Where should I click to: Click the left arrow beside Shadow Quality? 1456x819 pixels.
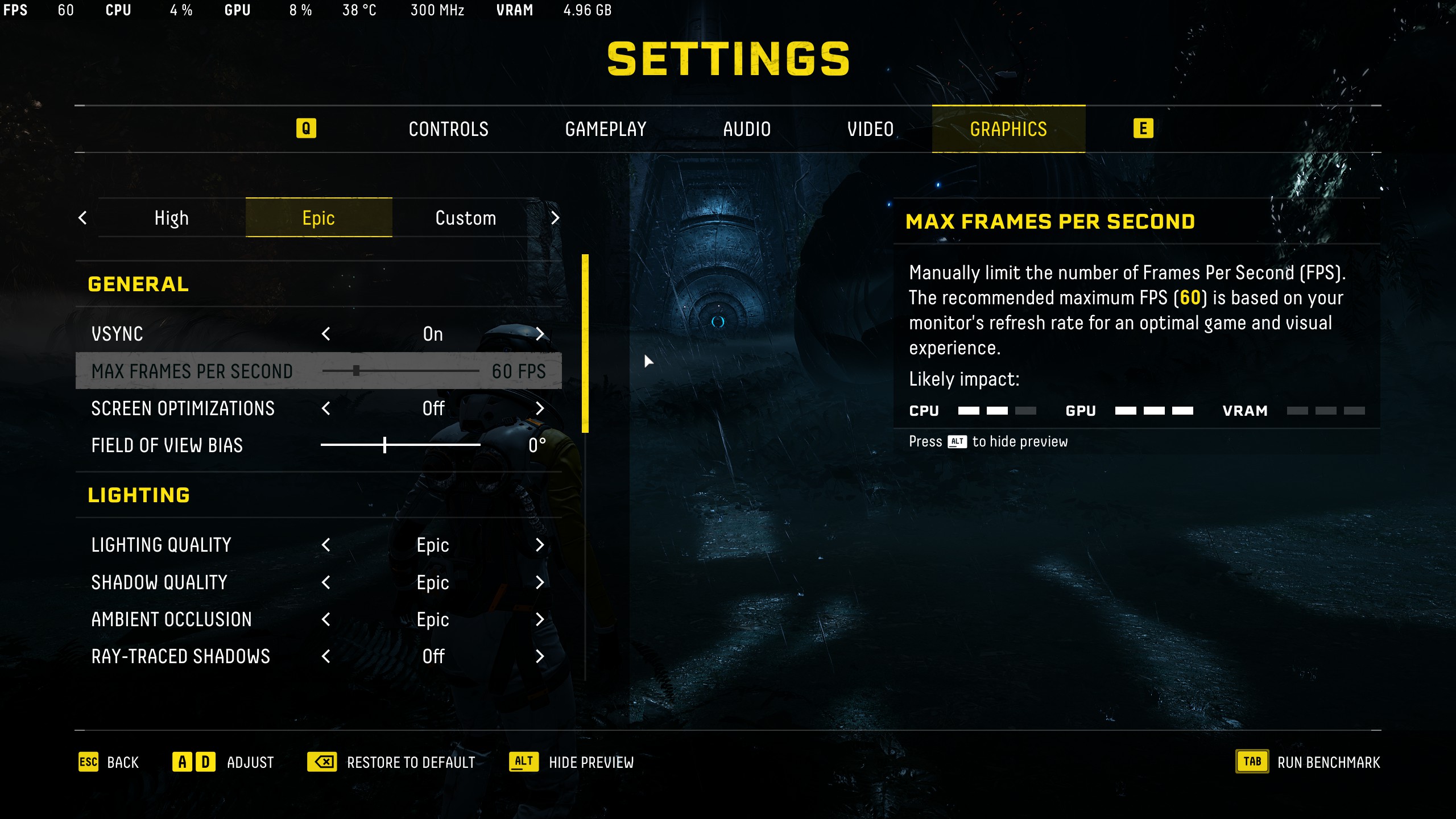coord(326,582)
